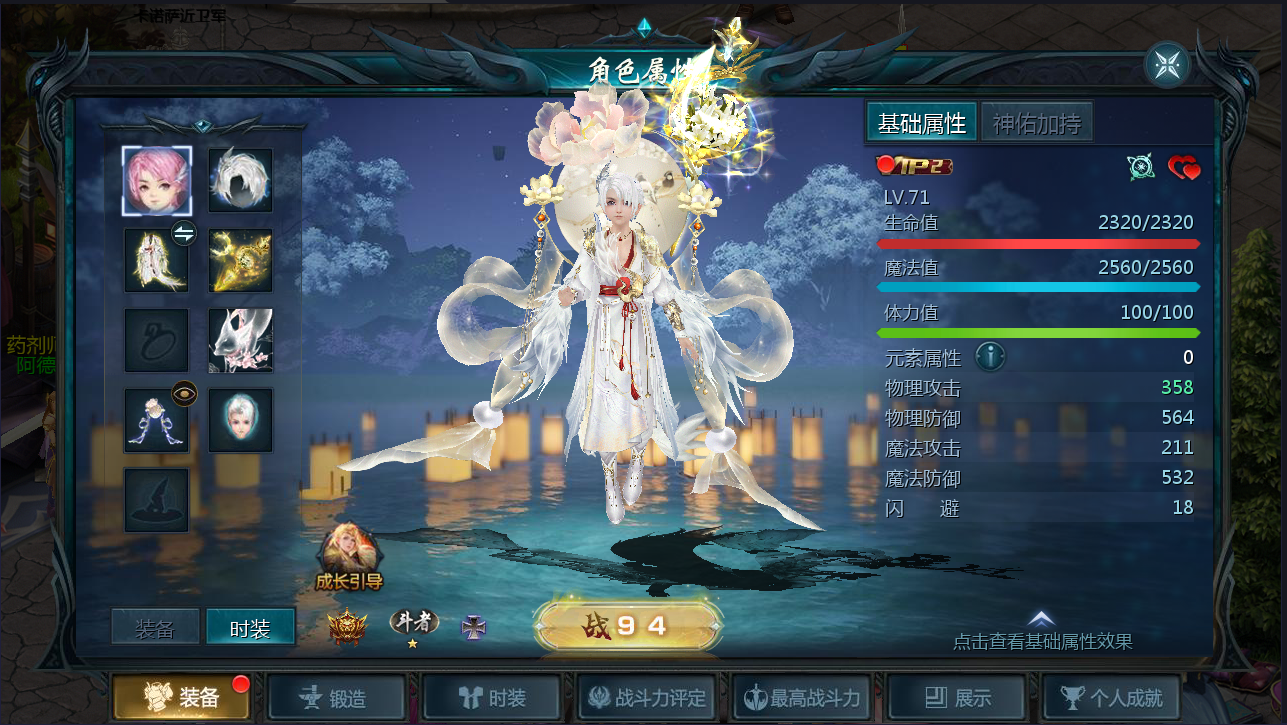Image resolution: width=1287 pixels, height=725 pixels.
Task: Open the 成长引导 growth guide
Action: point(349,557)
